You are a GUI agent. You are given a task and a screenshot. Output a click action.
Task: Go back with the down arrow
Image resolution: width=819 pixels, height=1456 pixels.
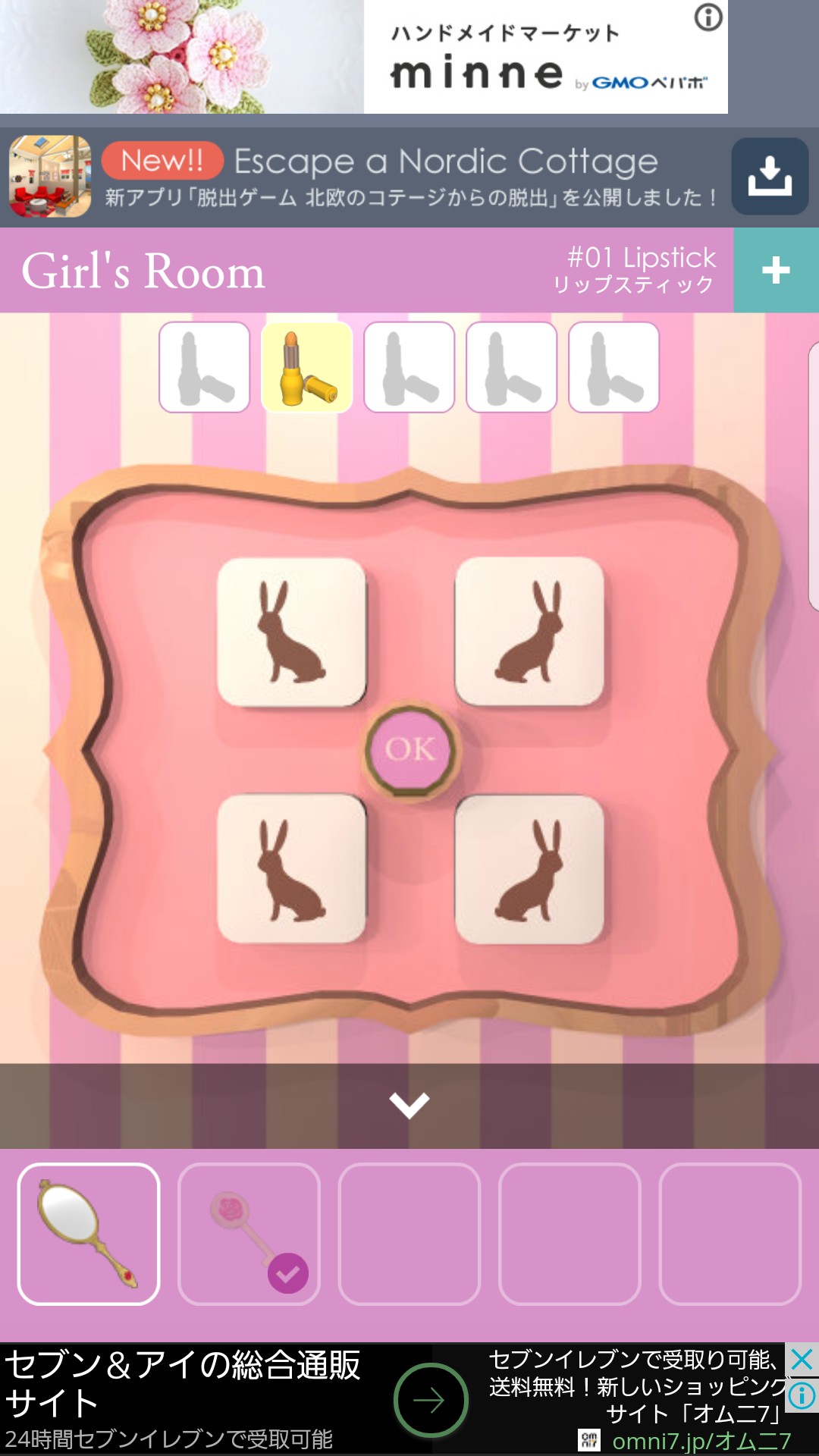coord(409,1105)
